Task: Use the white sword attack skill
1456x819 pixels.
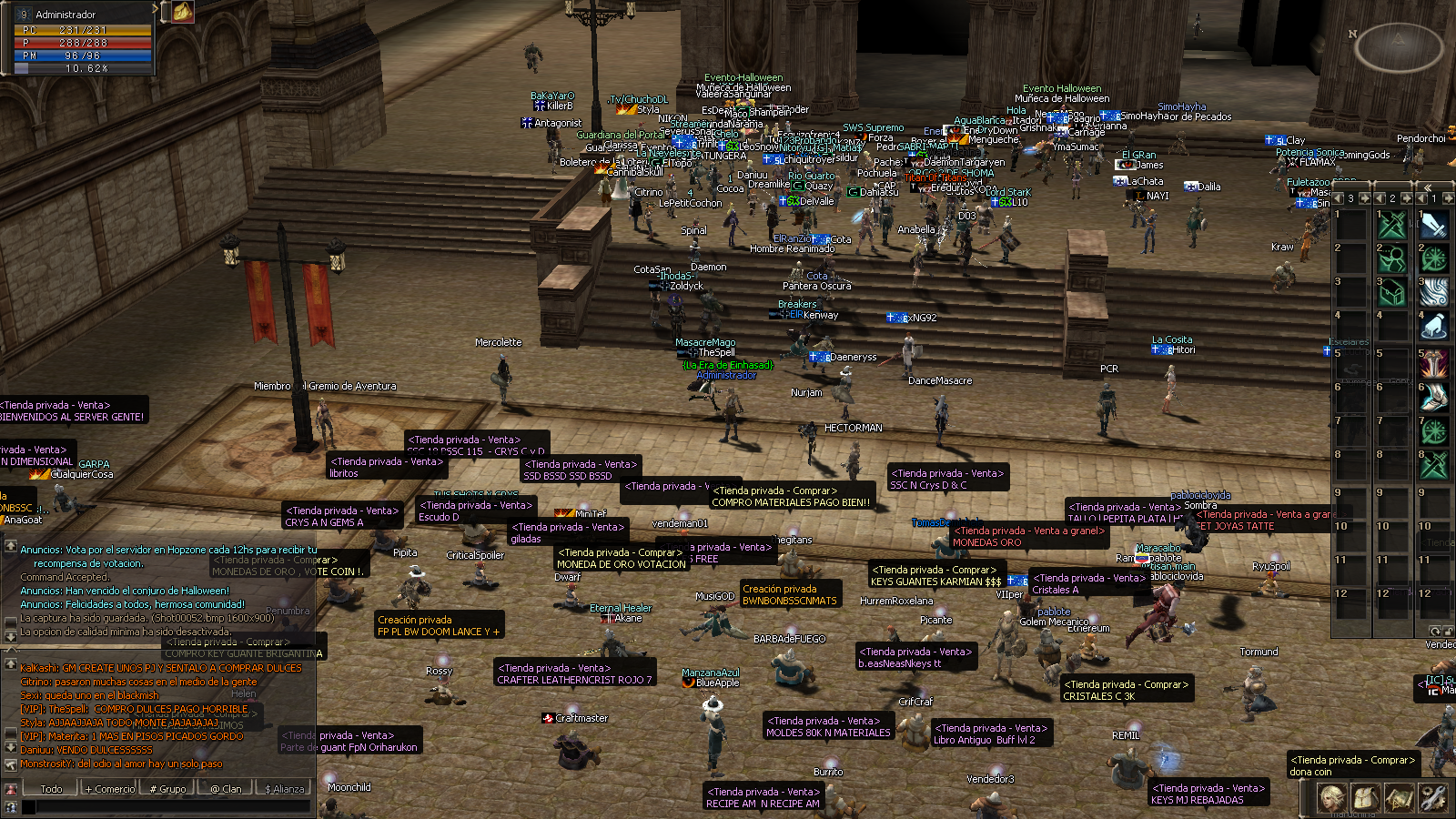Action: (x=1434, y=225)
